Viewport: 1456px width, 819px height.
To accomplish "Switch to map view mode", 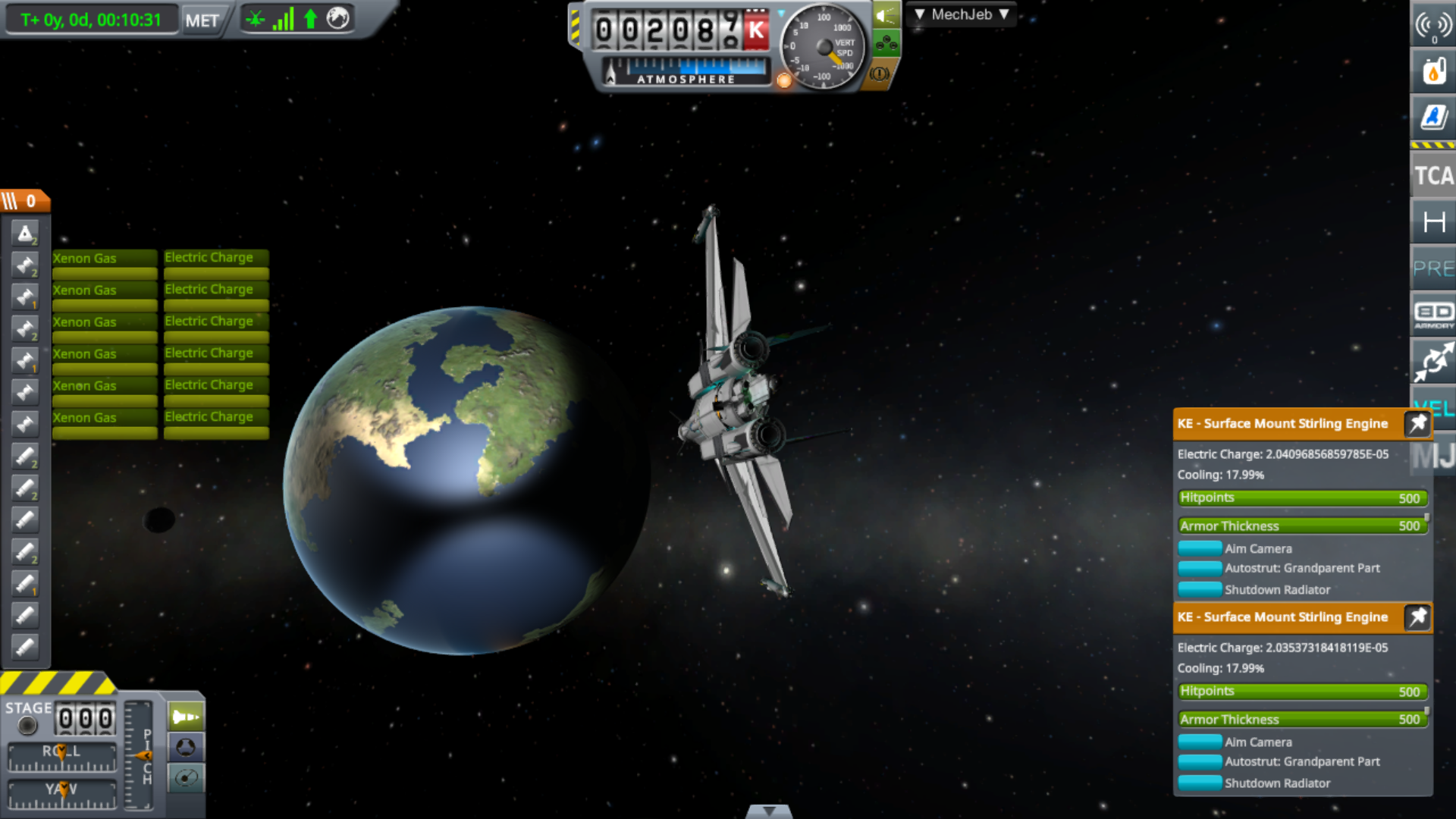I will (186, 777).
